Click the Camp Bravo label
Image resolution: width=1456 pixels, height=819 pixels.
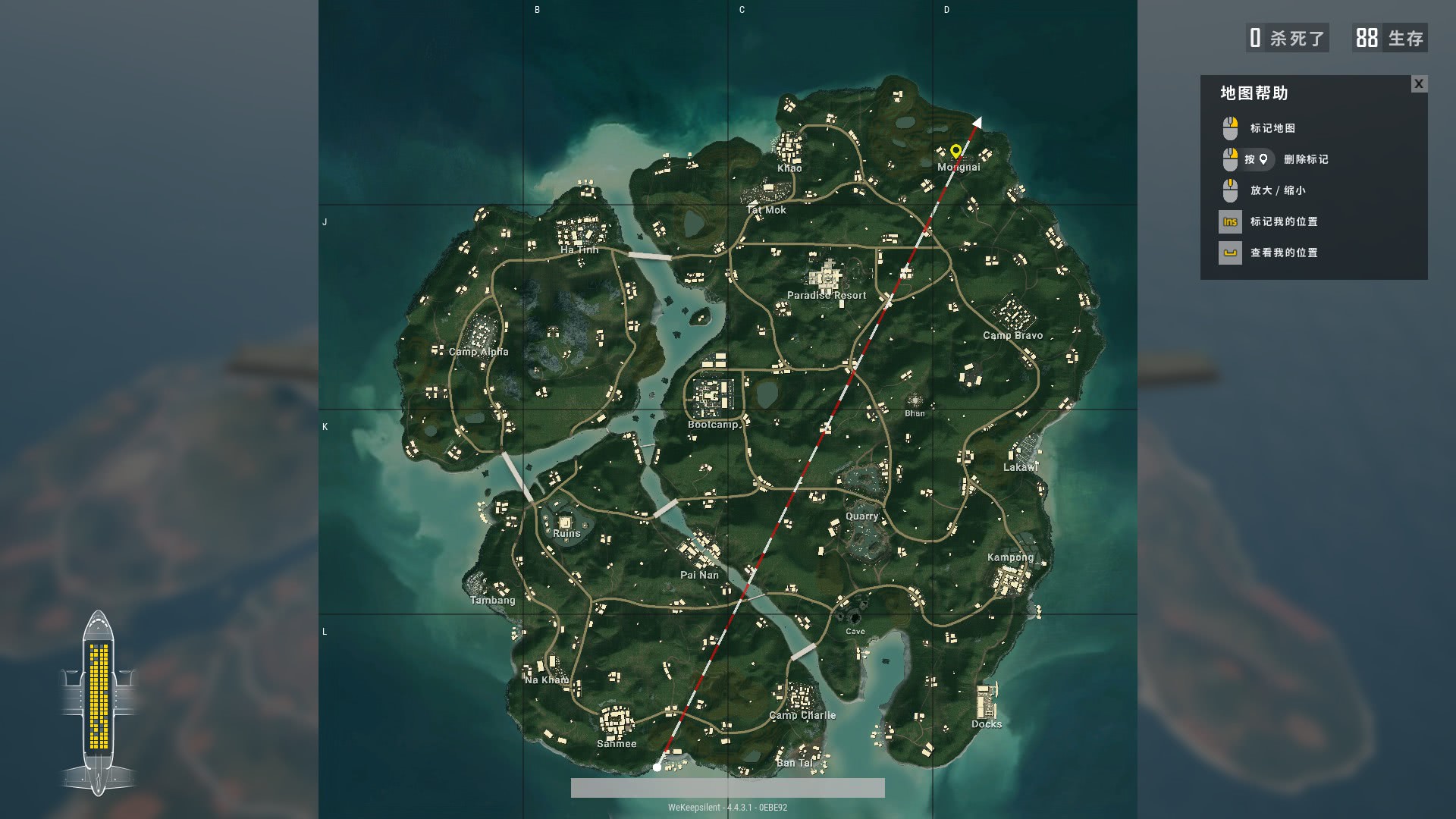pyautogui.click(x=1012, y=334)
